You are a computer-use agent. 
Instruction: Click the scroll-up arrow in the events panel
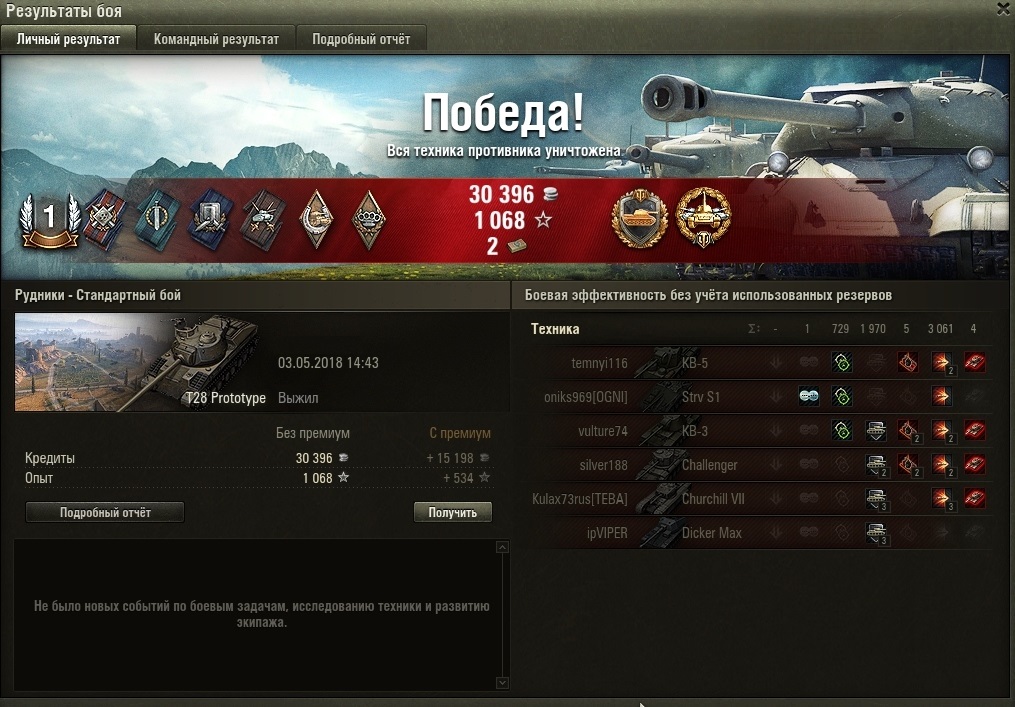coord(502,548)
